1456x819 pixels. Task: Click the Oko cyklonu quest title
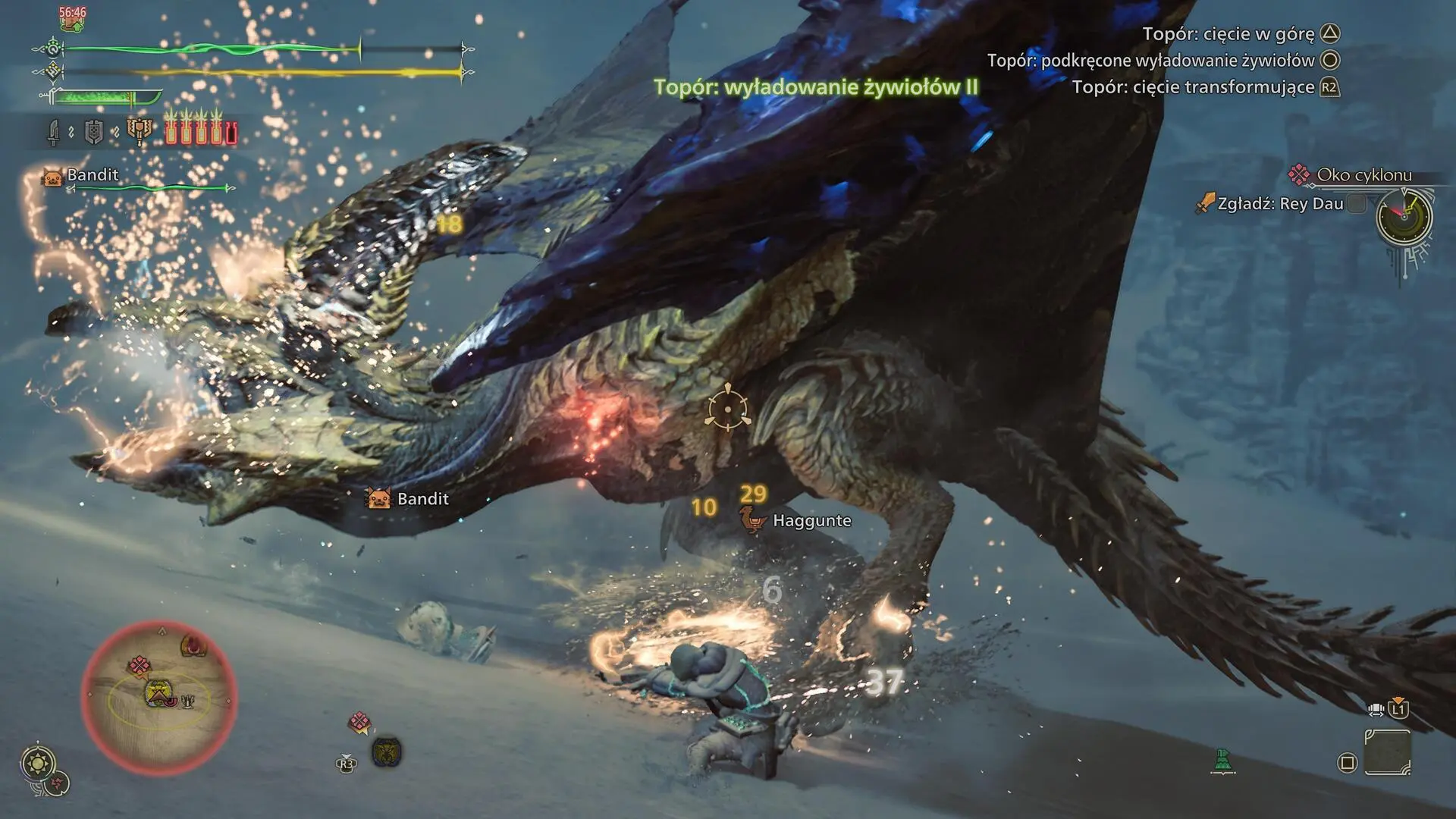(x=1363, y=175)
